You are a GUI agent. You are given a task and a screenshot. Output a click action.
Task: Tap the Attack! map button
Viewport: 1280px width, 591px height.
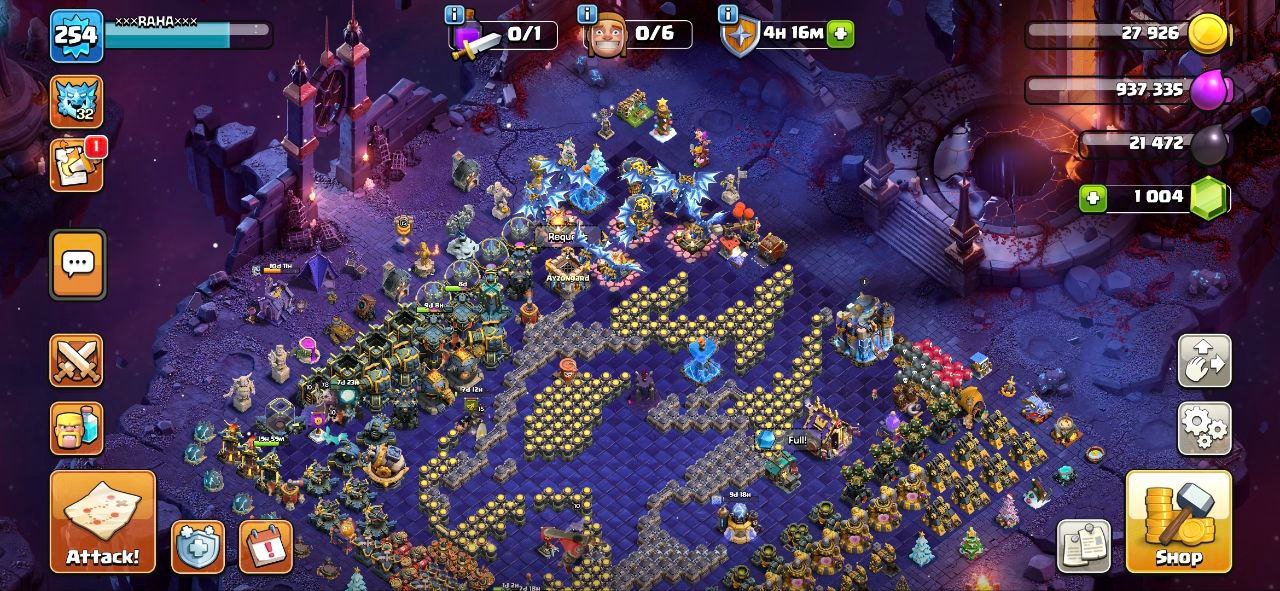click(103, 521)
